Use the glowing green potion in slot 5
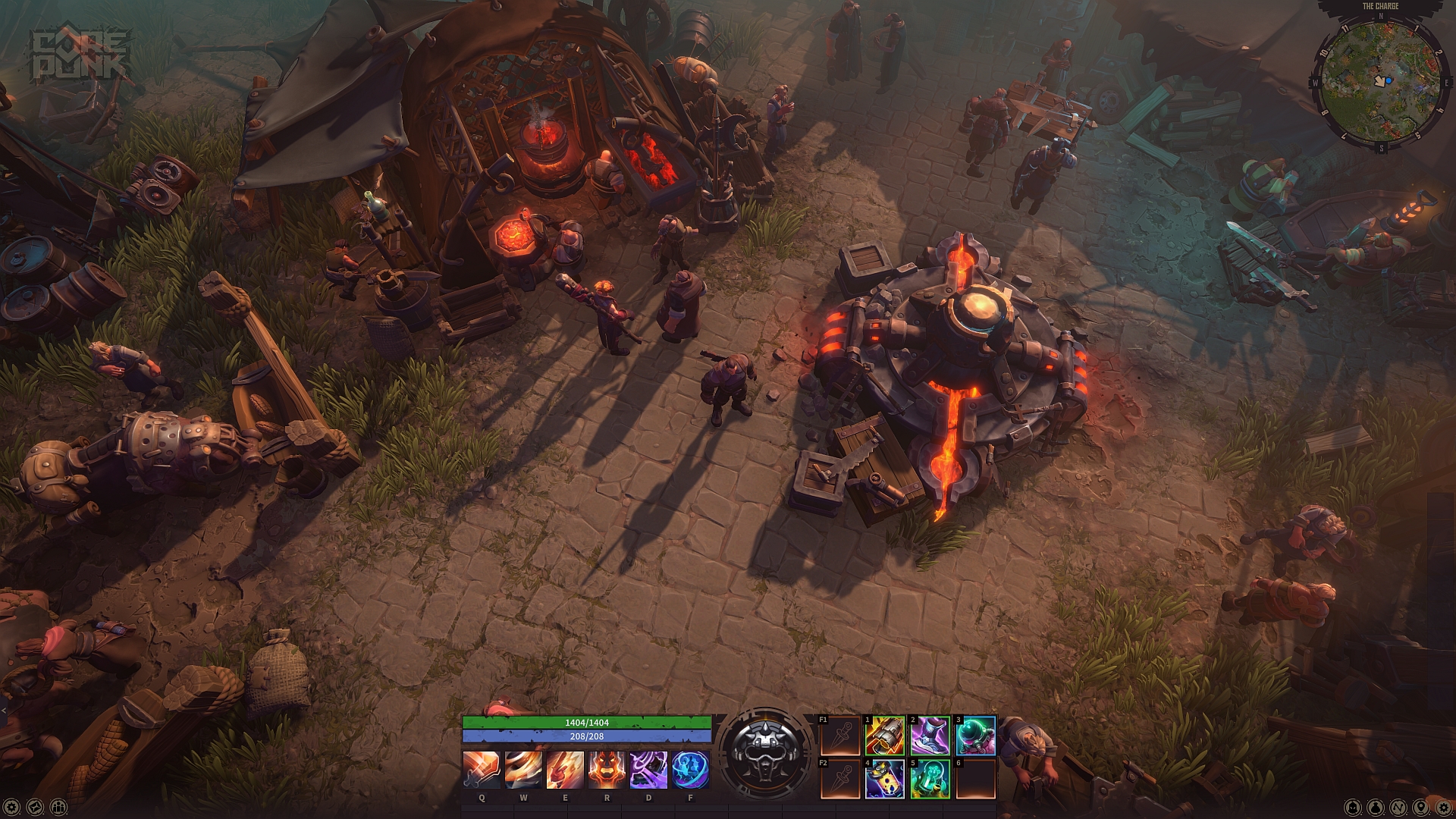Image resolution: width=1456 pixels, height=819 pixels. (930, 779)
